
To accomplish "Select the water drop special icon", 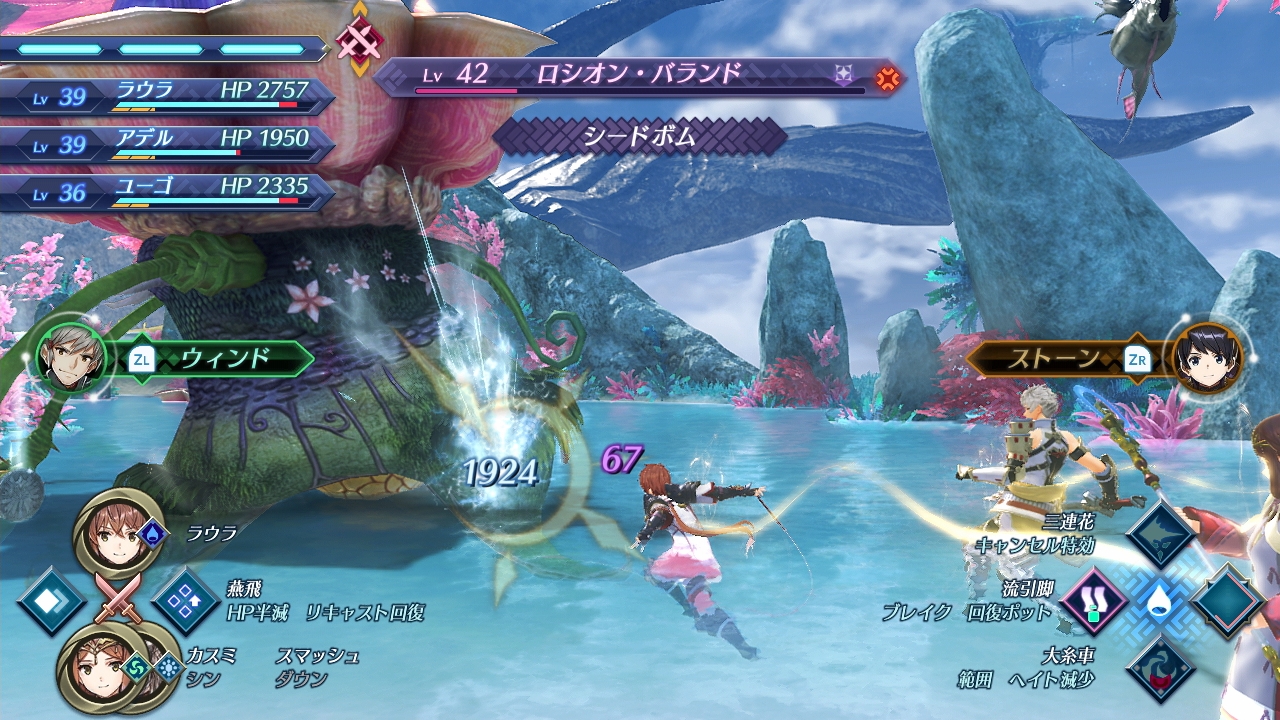I will (x=1160, y=602).
